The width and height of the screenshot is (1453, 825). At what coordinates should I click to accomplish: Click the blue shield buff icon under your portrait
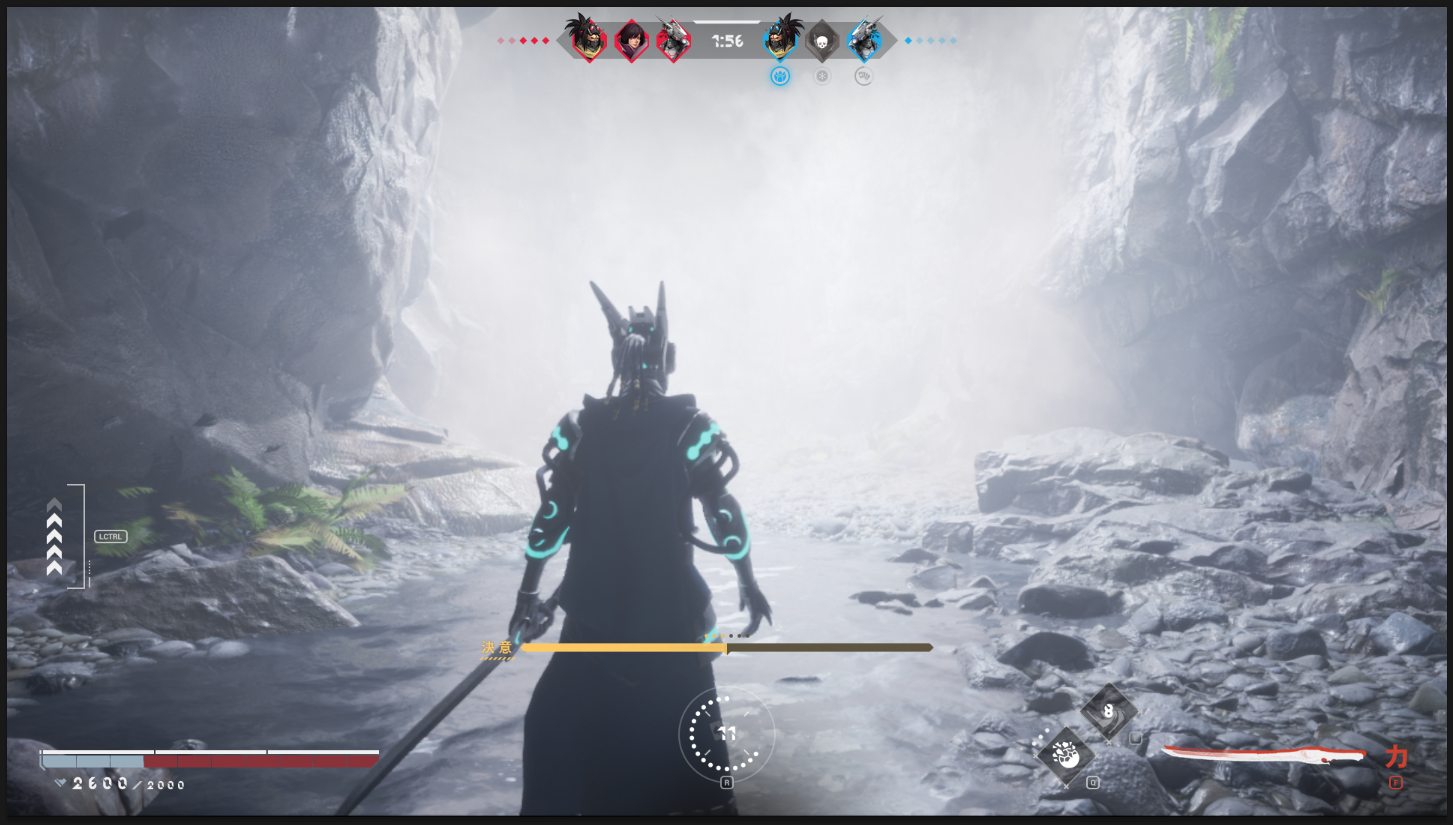(780, 76)
